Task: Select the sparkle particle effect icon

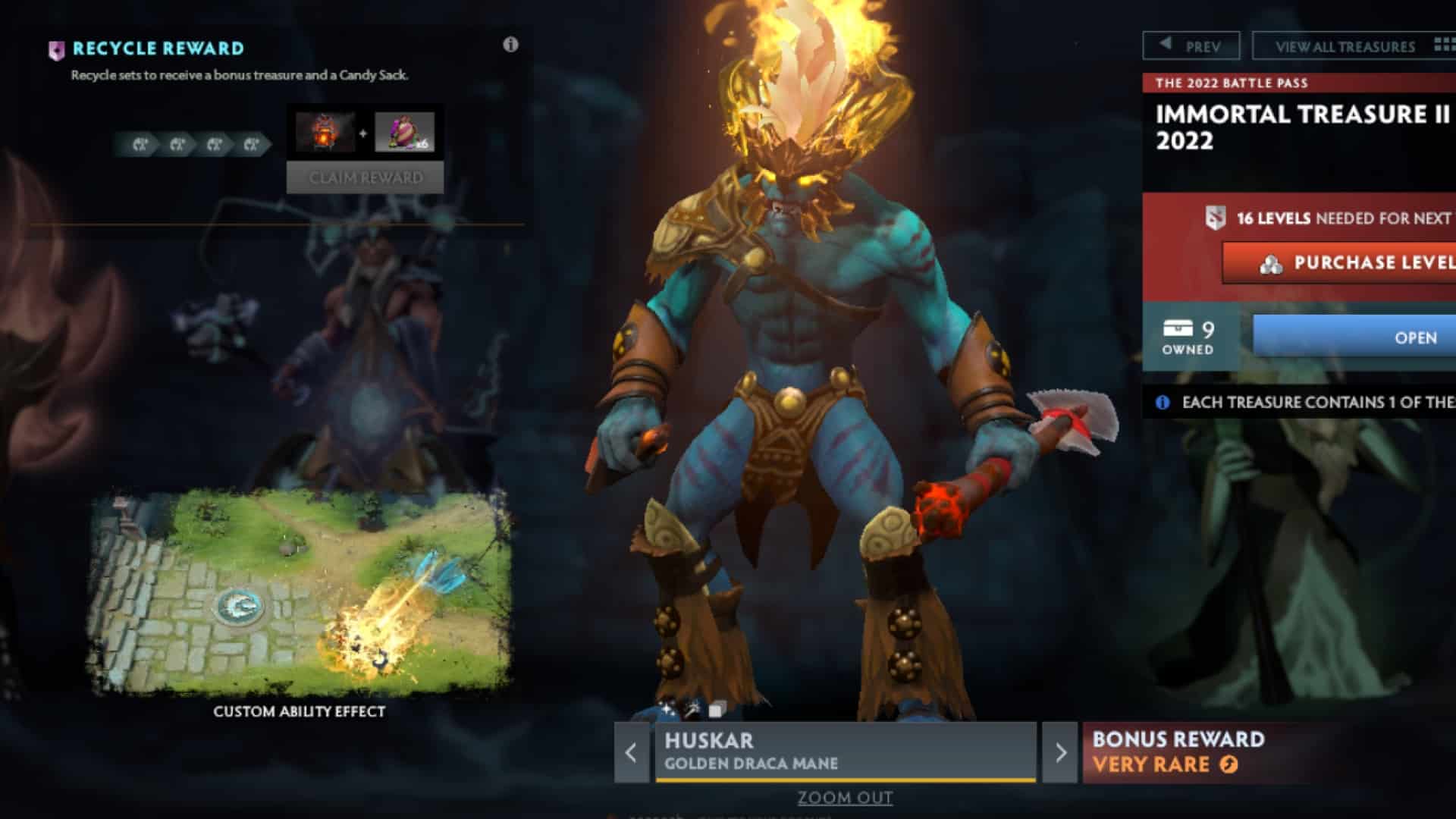Action: [x=666, y=709]
